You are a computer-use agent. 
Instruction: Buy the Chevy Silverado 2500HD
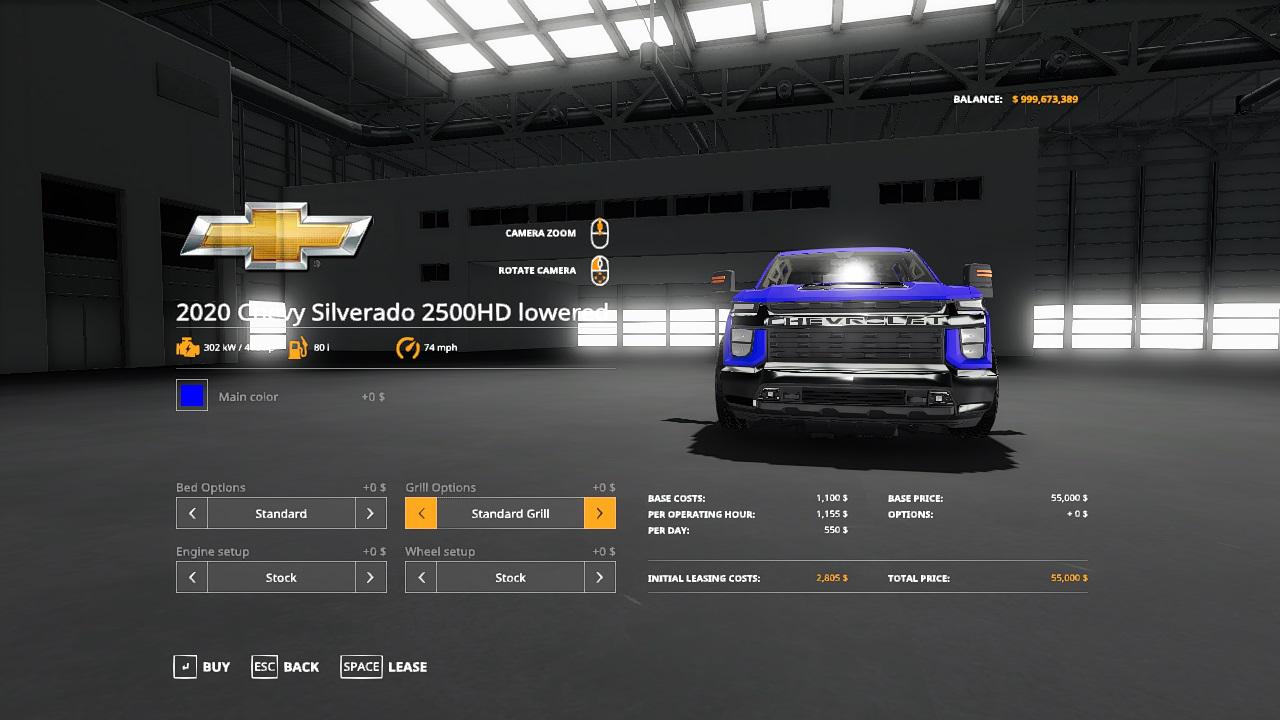[x=202, y=667]
